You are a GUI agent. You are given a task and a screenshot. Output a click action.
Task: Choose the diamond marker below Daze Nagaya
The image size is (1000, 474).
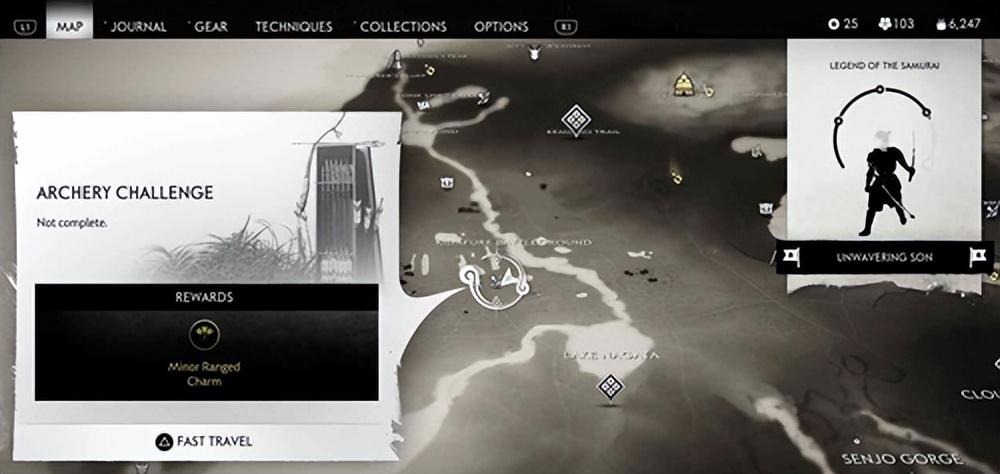pos(610,386)
